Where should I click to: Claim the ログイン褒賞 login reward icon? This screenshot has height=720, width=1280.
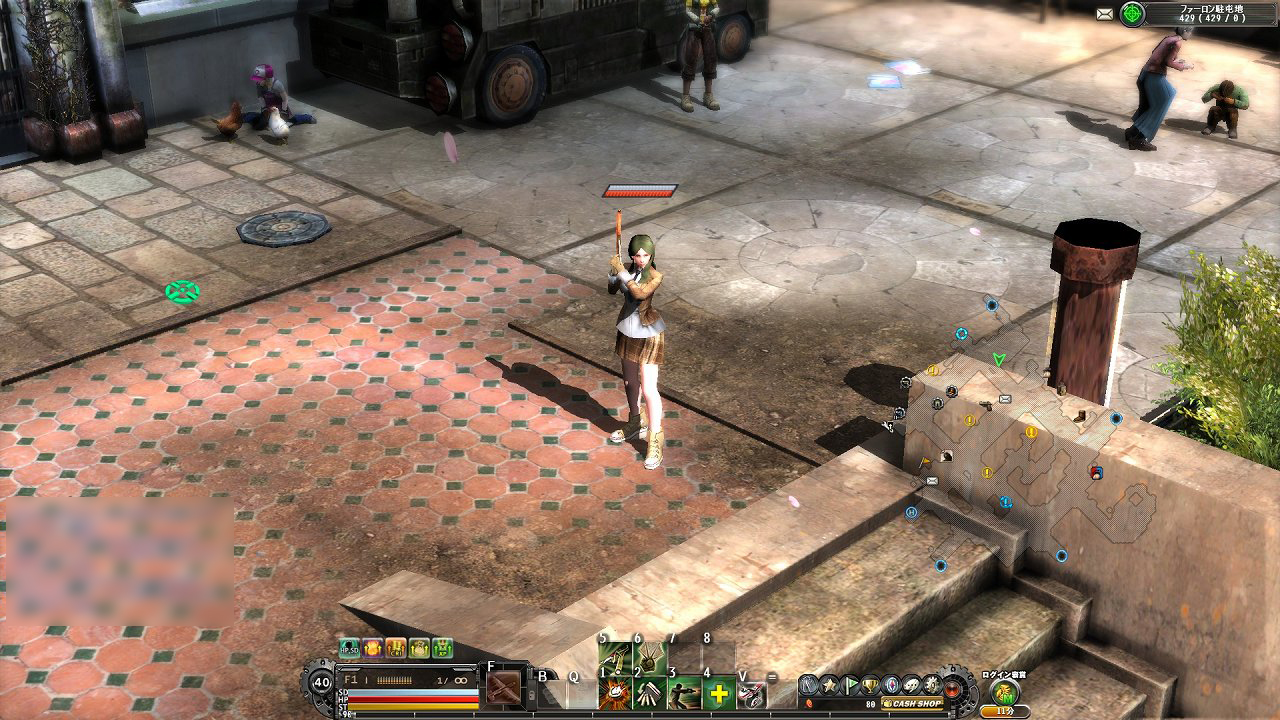[1003, 693]
